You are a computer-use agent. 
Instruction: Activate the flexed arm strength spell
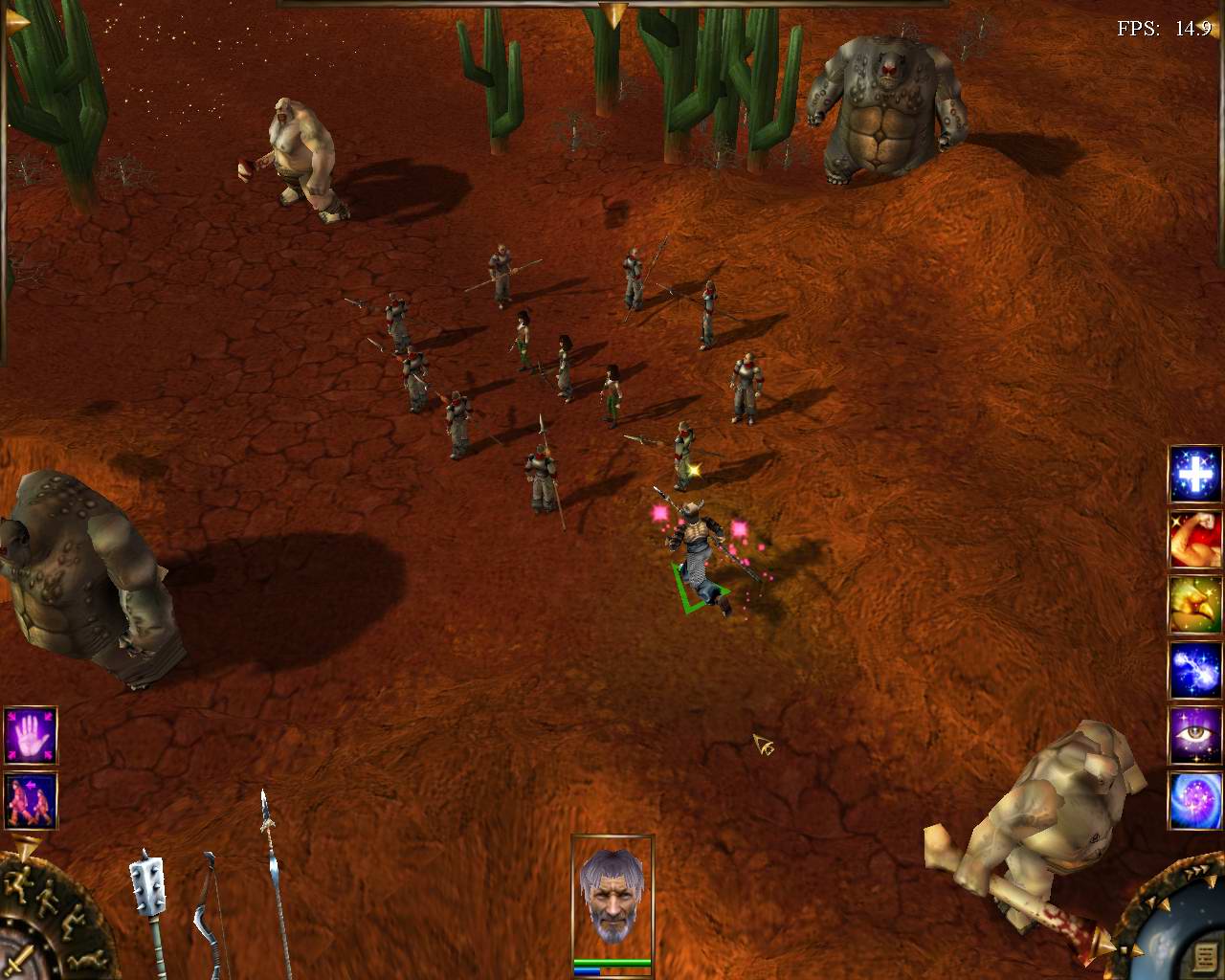(x=1194, y=539)
